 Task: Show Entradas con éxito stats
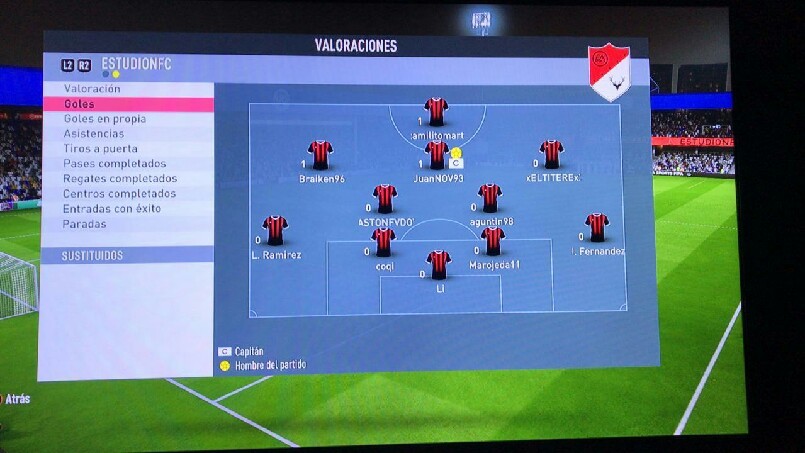(x=111, y=209)
